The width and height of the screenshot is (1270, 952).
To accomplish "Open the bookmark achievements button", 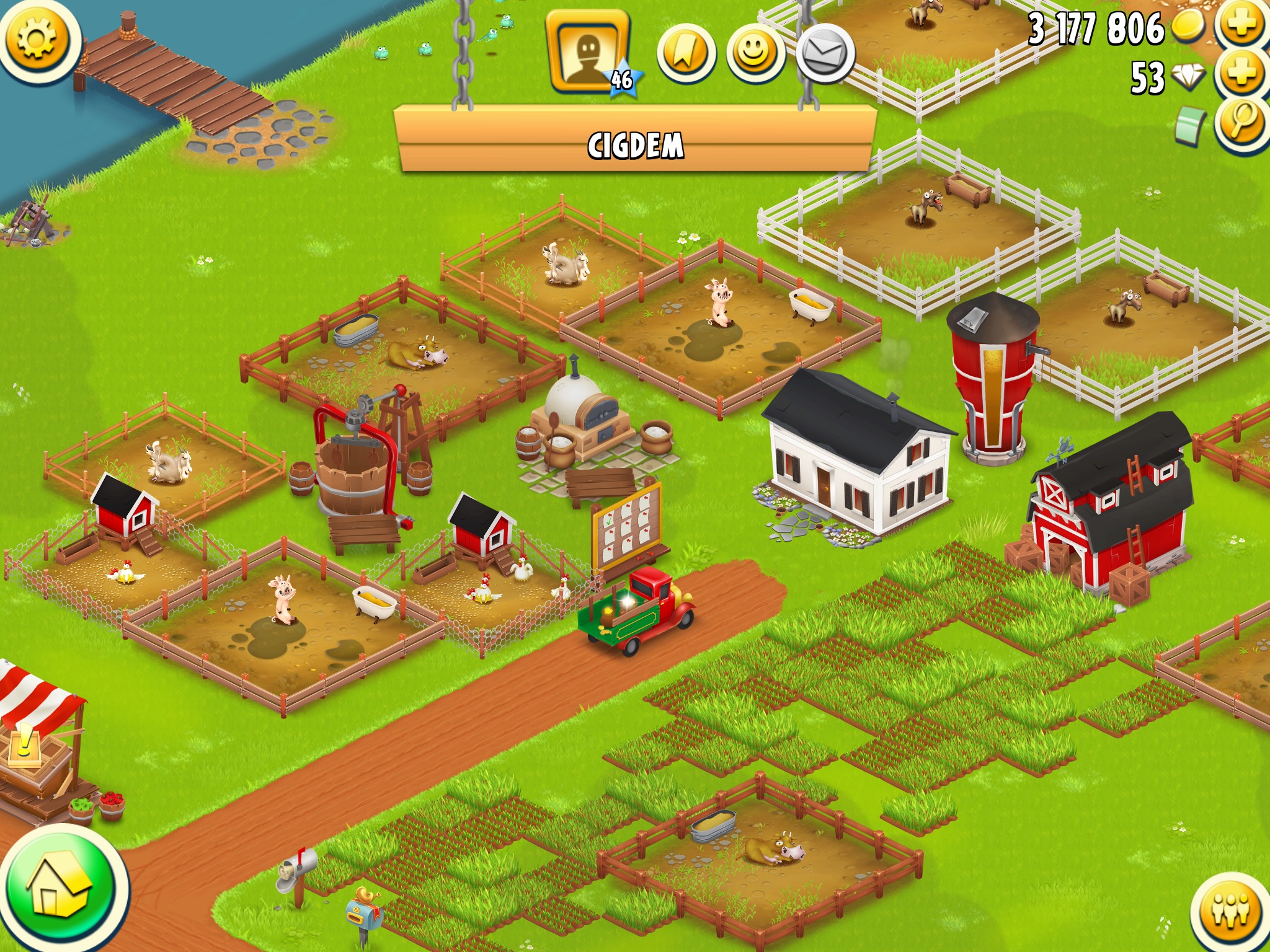I will tap(686, 55).
